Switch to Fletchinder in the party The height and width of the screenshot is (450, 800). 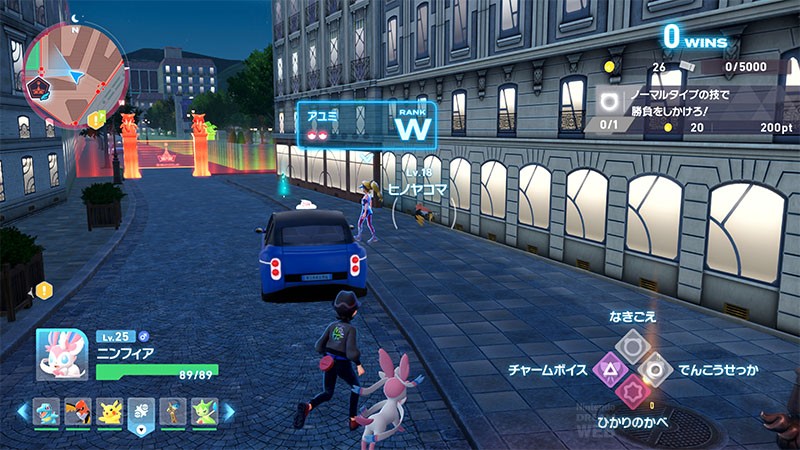point(78,412)
